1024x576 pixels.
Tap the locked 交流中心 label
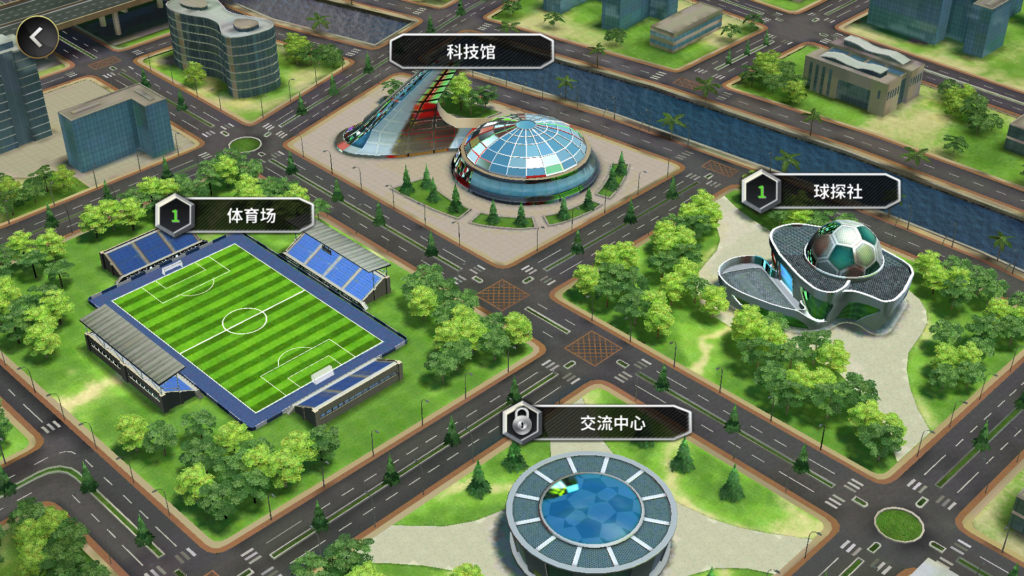[598, 423]
